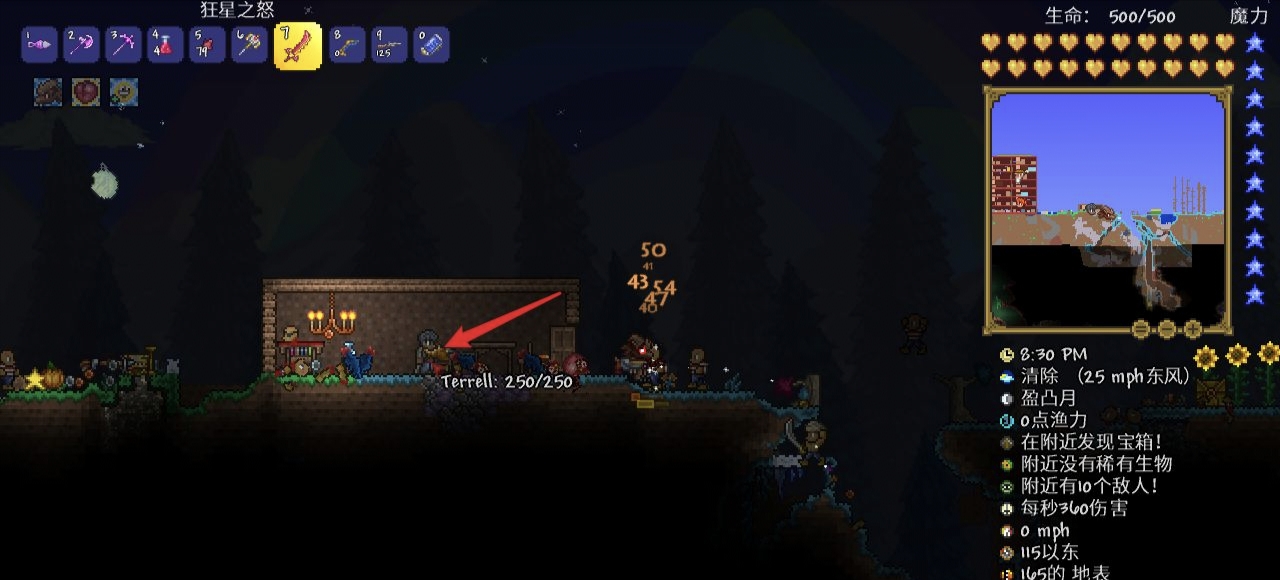Select the pink drill in hotbar slot 1
The image size is (1280, 580).
38,45
